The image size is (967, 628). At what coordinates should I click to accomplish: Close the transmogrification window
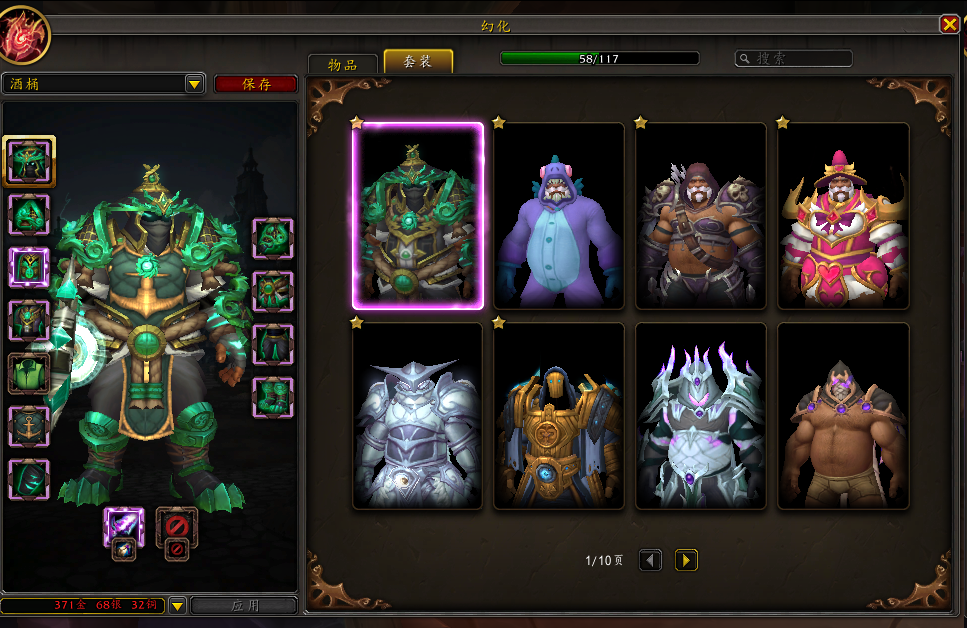tap(948, 25)
